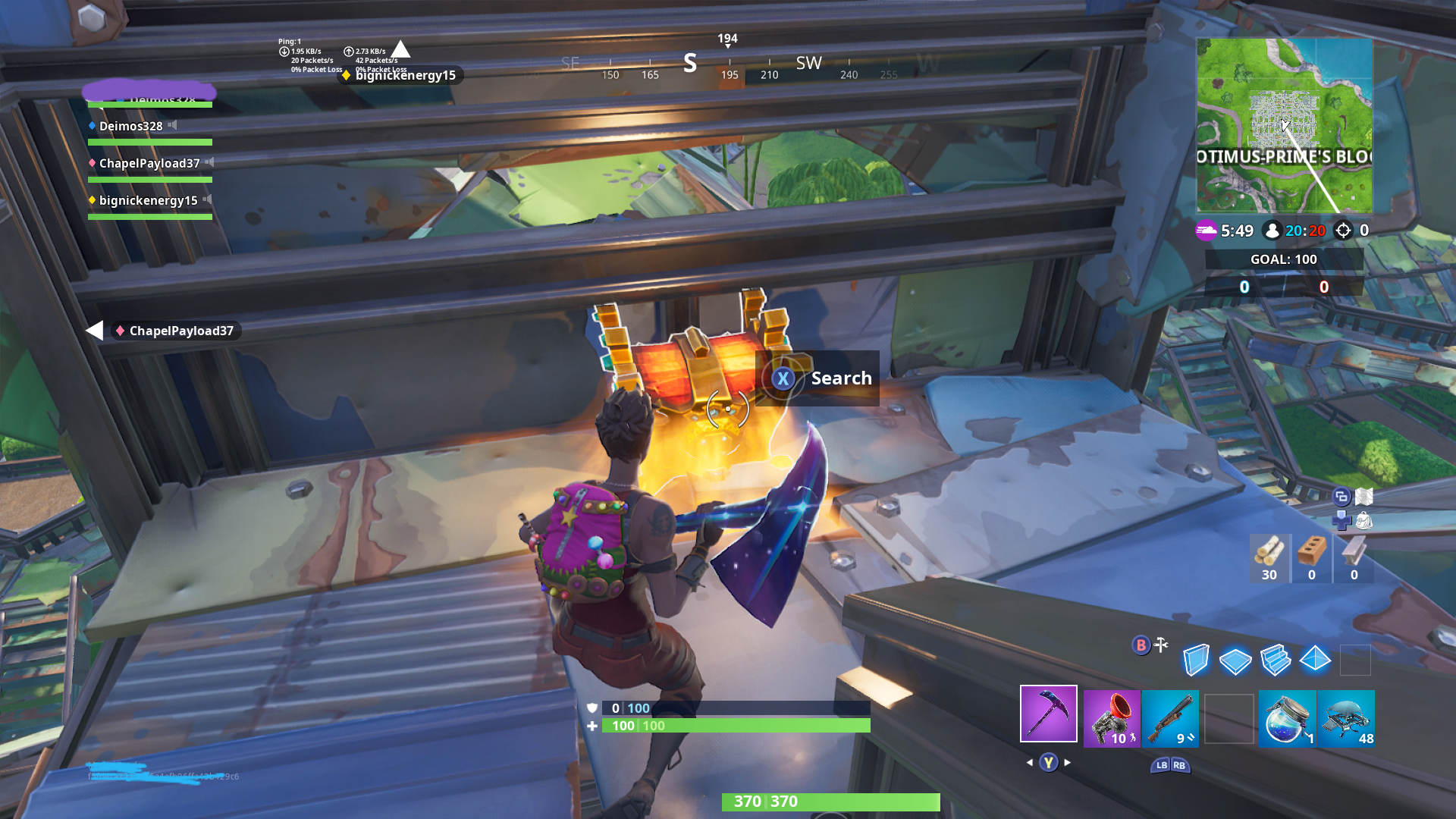Open the backpack inventory icon
The height and width of the screenshot is (819, 1456).
1365,522
